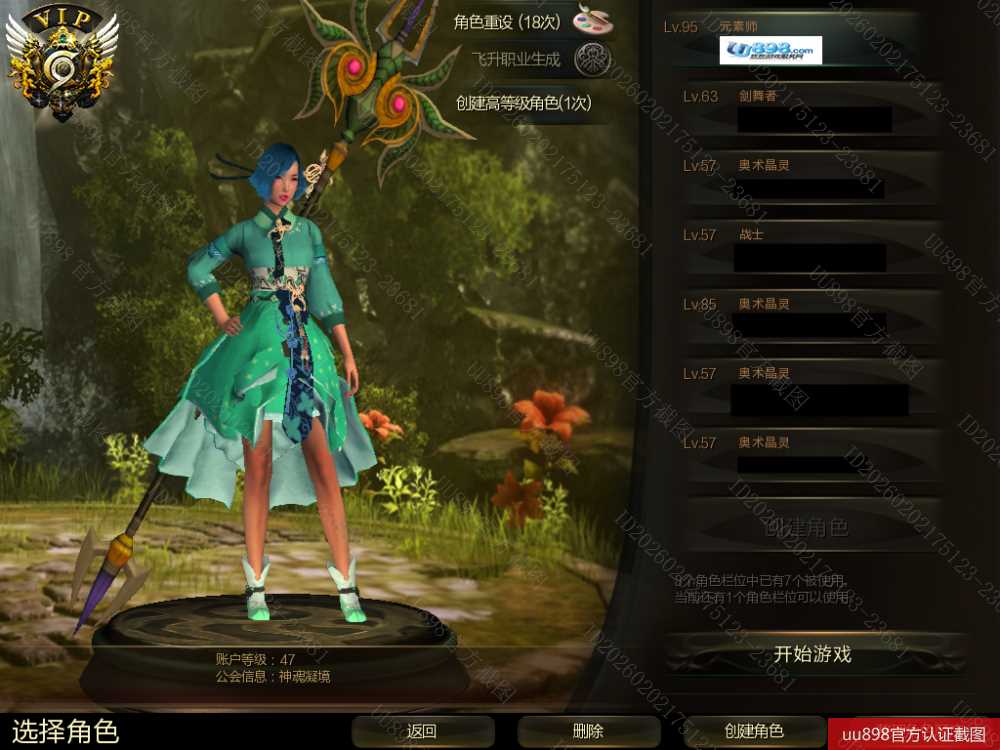Click the empty 创建角色 slot in character list
The width and height of the screenshot is (1000, 750).
pyautogui.click(x=810, y=526)
